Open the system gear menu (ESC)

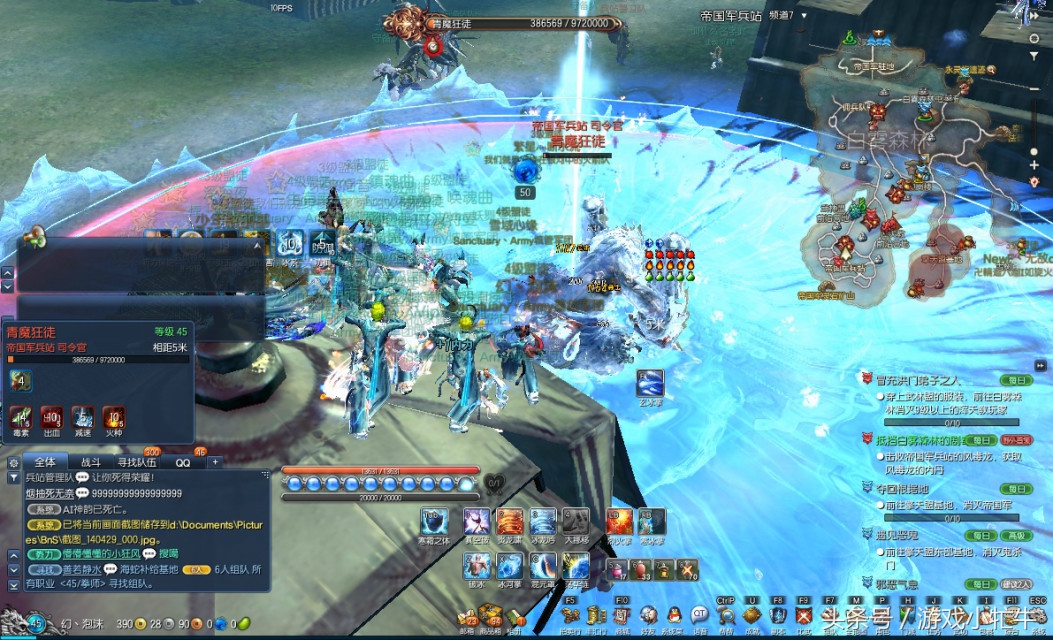tap(1038, 615)
